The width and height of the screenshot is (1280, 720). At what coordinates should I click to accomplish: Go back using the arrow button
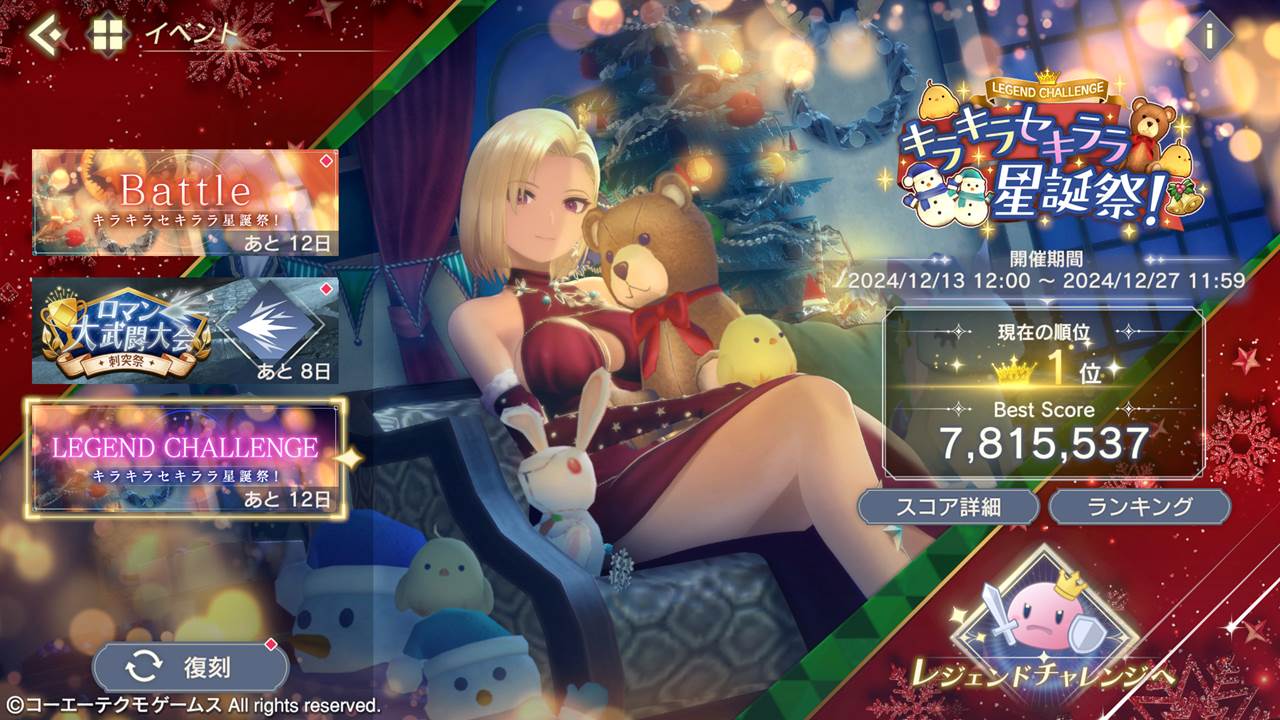46,35
